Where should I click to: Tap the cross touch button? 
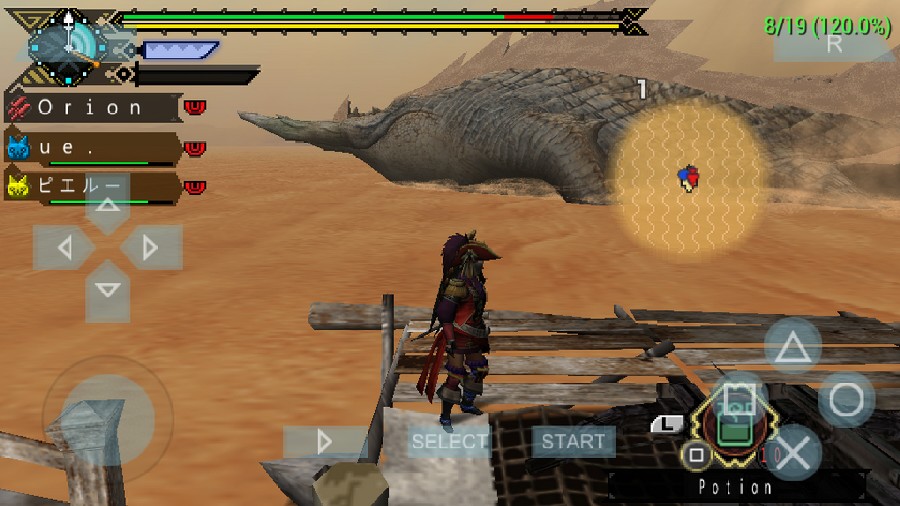pyautogui.click(x=793, y=453)
